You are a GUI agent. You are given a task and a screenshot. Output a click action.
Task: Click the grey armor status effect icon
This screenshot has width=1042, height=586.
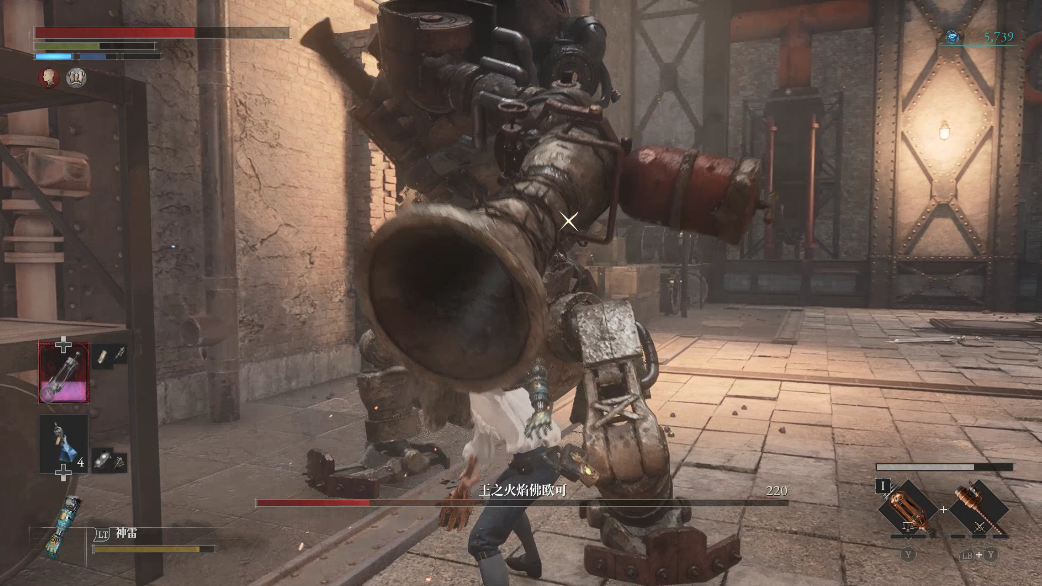(x=76, y=77)
